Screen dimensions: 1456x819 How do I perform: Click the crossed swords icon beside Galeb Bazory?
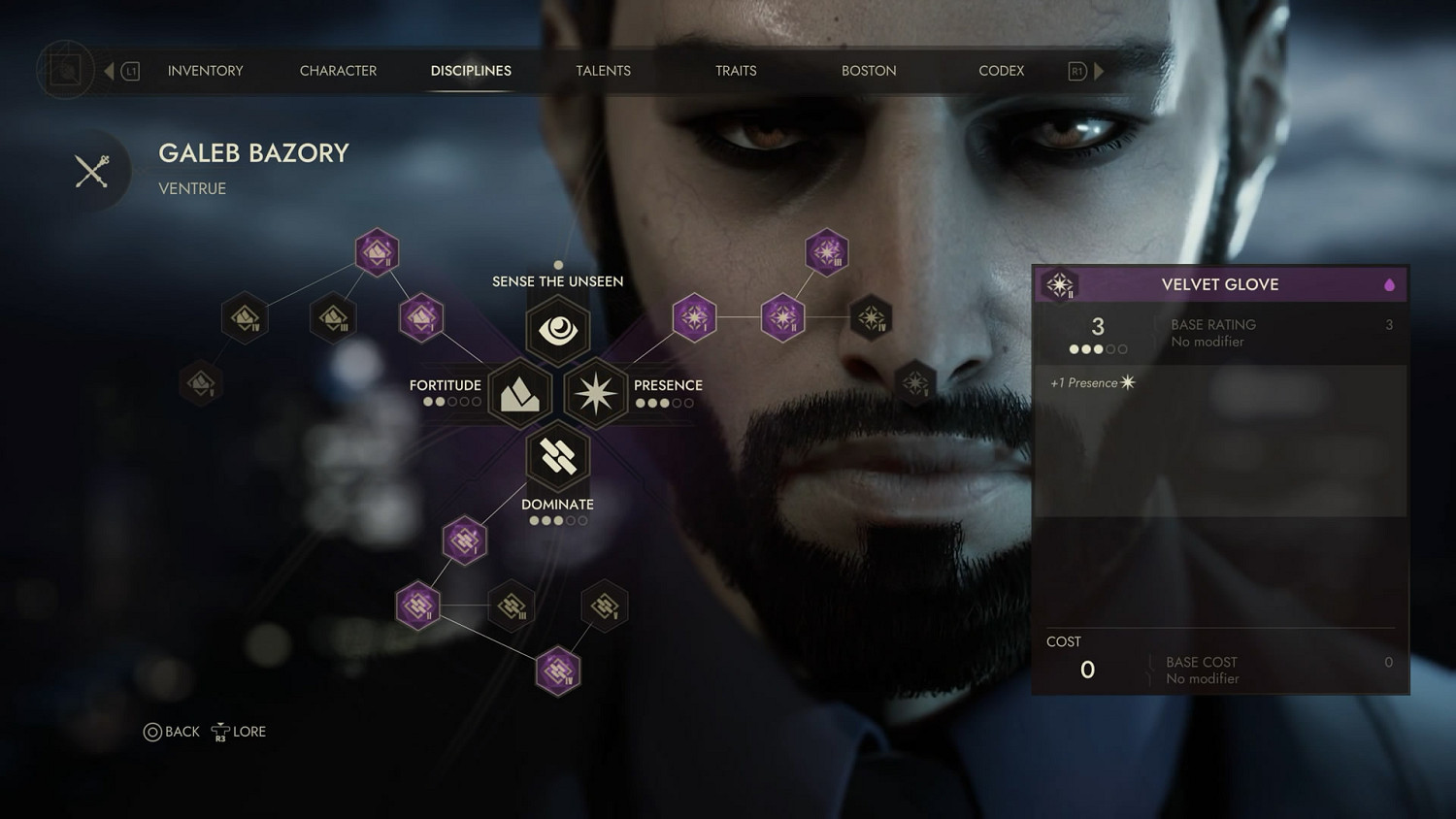pyautogui.click(x=92, y=172)
